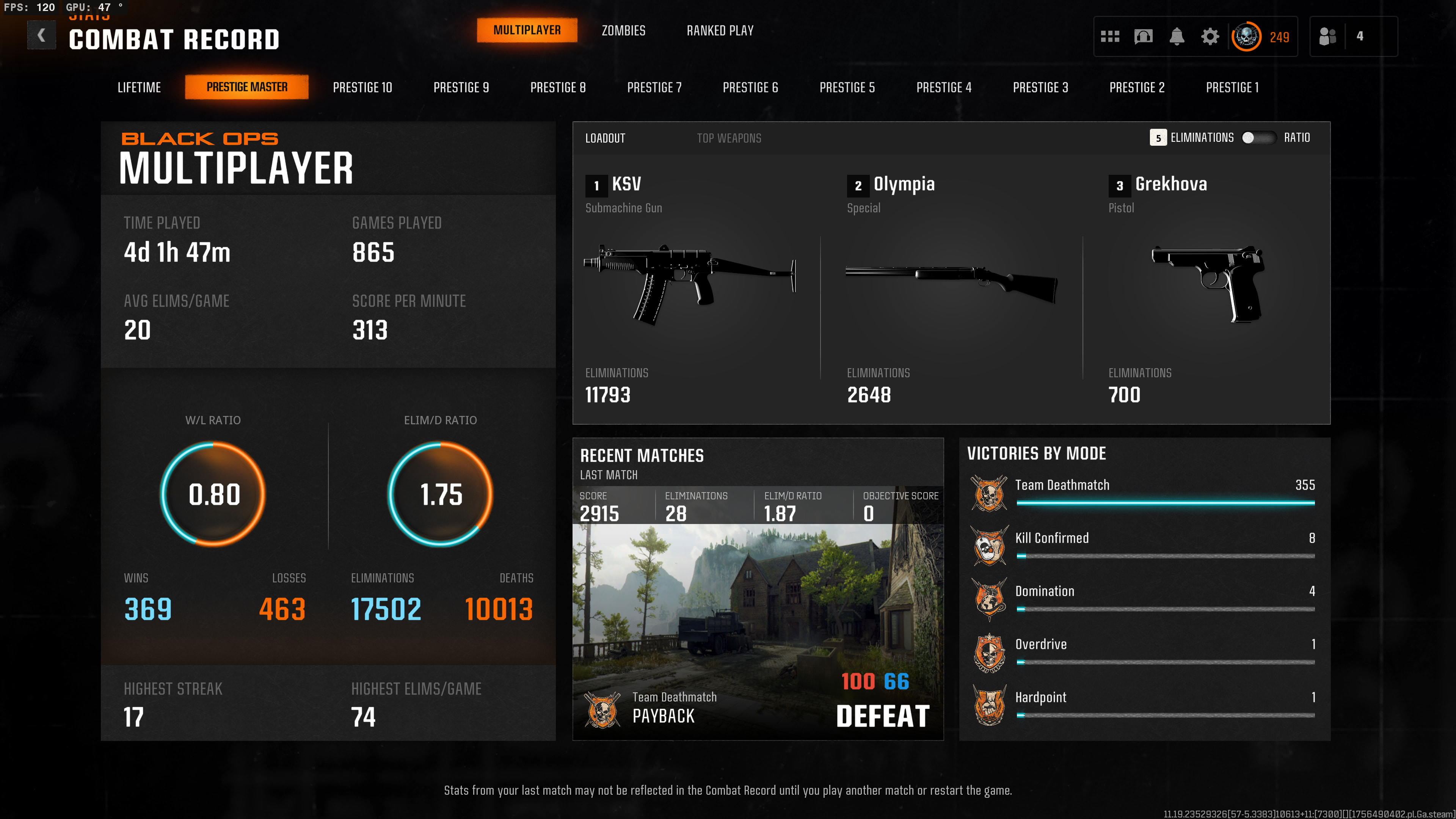
Task: Open Prestige 3 stats
Action: coord(1040,88)
